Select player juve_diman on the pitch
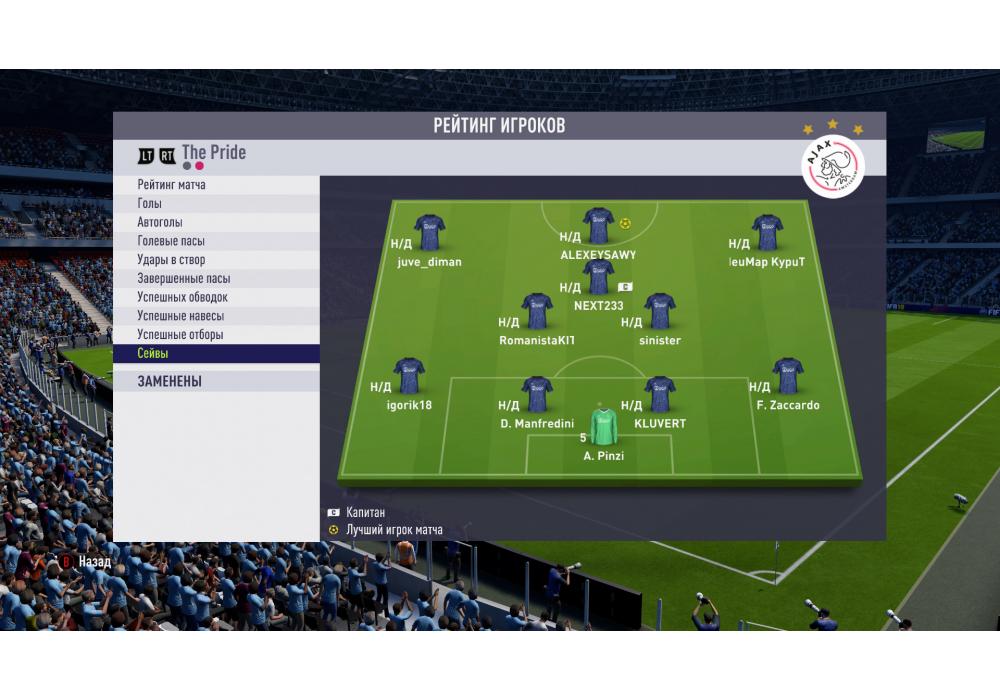 coord(429,232)
